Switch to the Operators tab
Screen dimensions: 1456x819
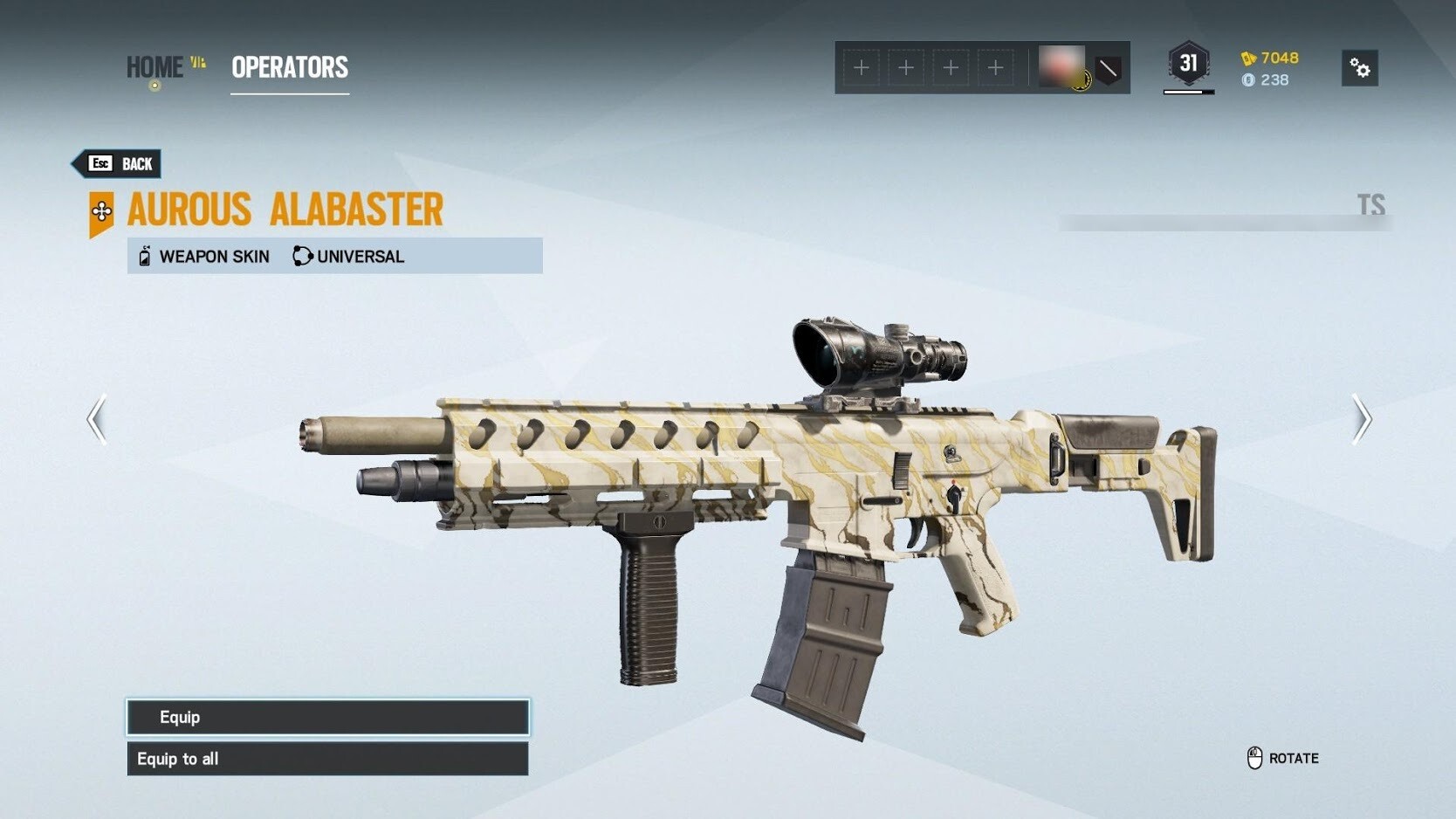(290, 67)
